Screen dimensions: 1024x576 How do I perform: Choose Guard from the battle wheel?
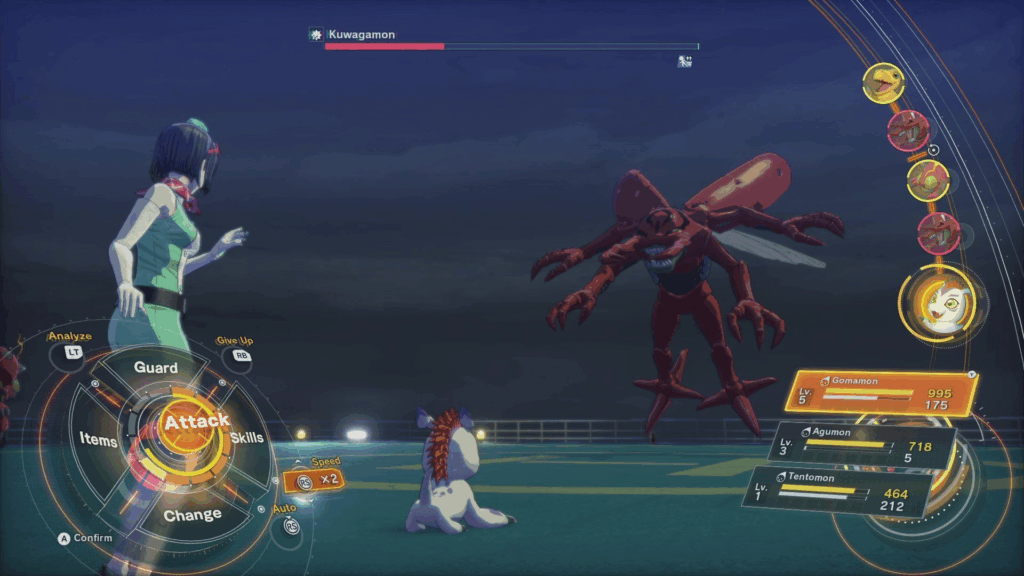156,368
